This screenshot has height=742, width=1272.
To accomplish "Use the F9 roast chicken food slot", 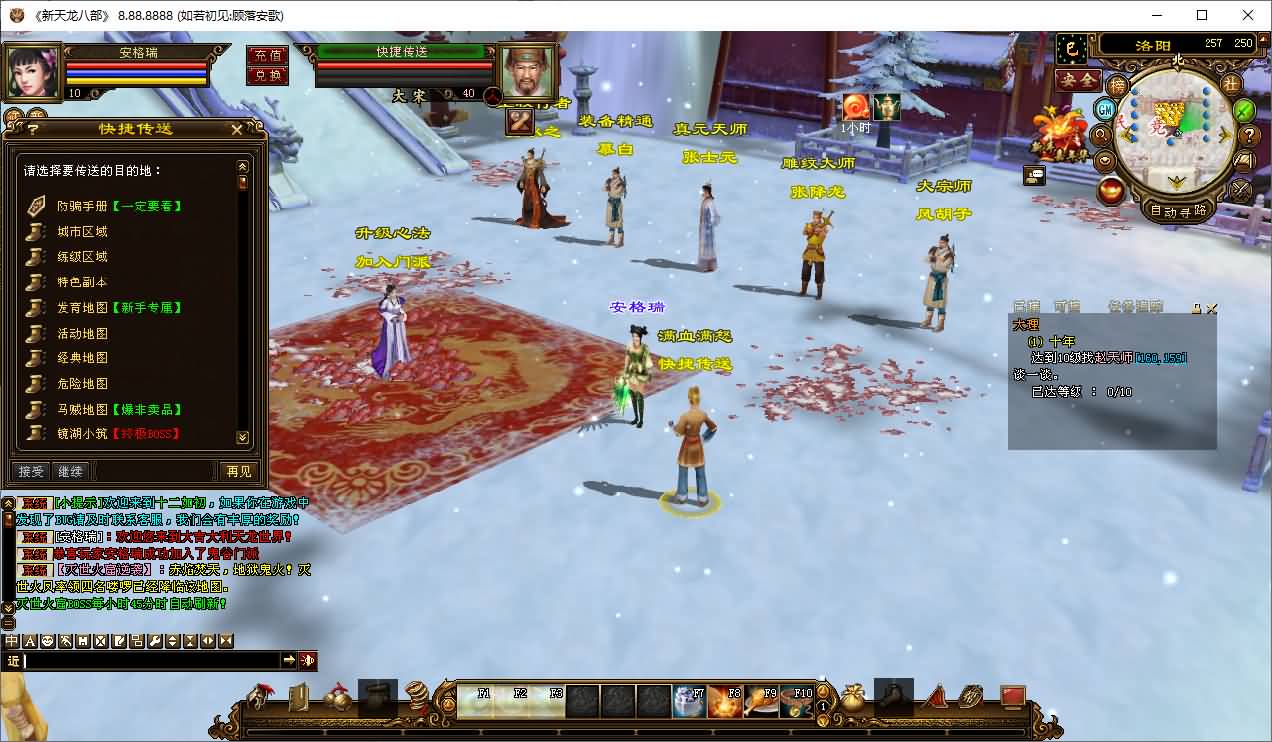I will click(761, 701).
